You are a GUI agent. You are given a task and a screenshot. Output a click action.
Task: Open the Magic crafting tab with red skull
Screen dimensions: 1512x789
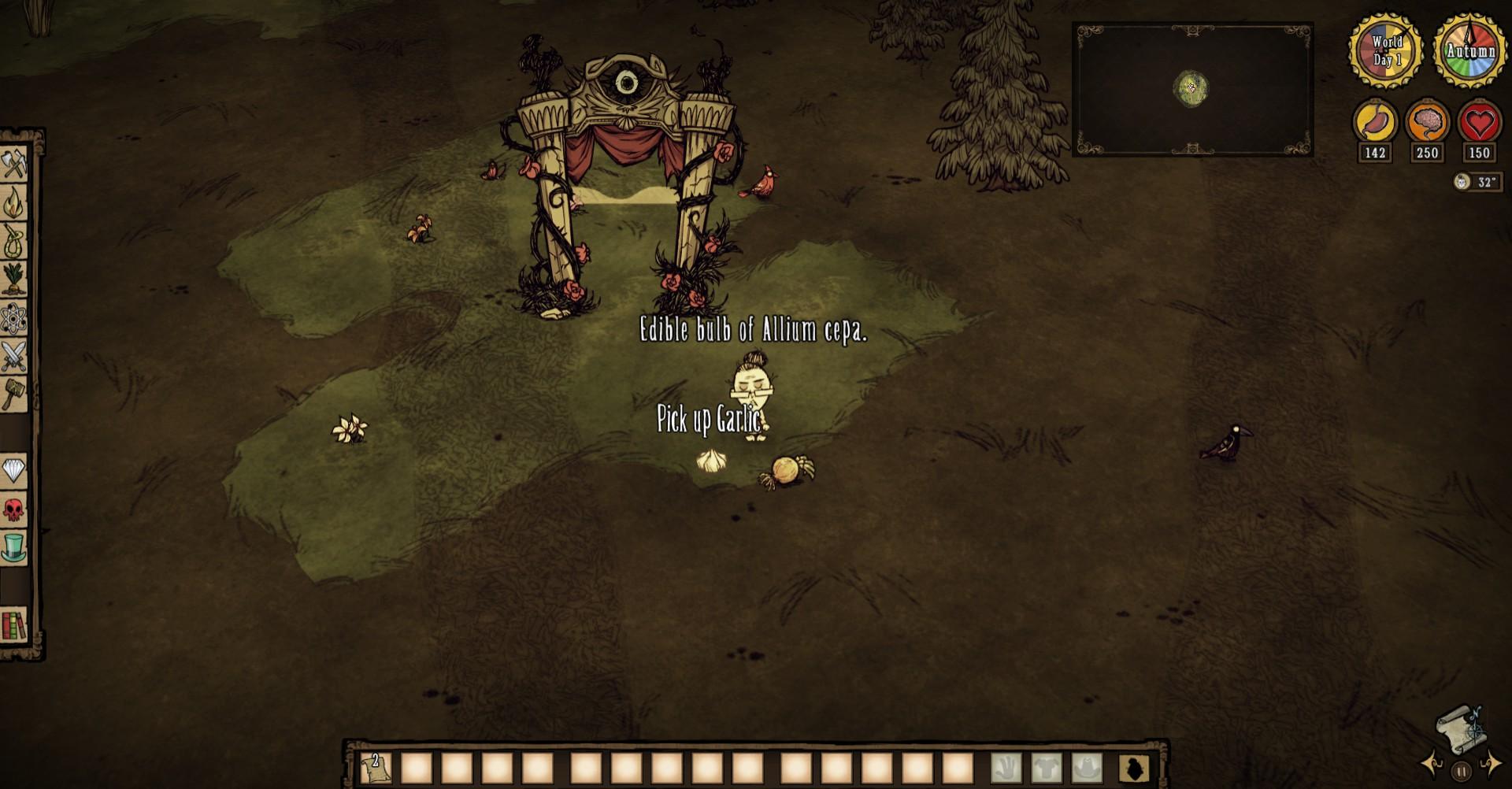click(x=14, y=509)
